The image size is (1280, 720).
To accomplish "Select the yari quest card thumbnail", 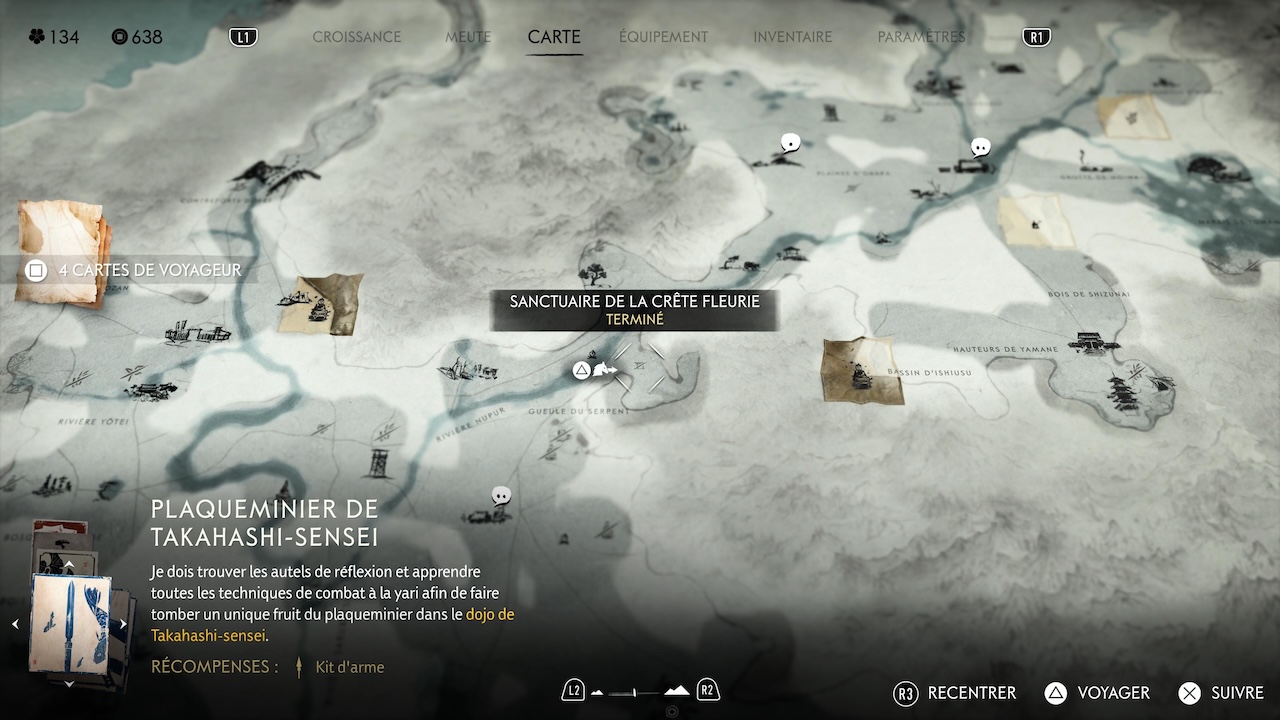I will (69, 623).
